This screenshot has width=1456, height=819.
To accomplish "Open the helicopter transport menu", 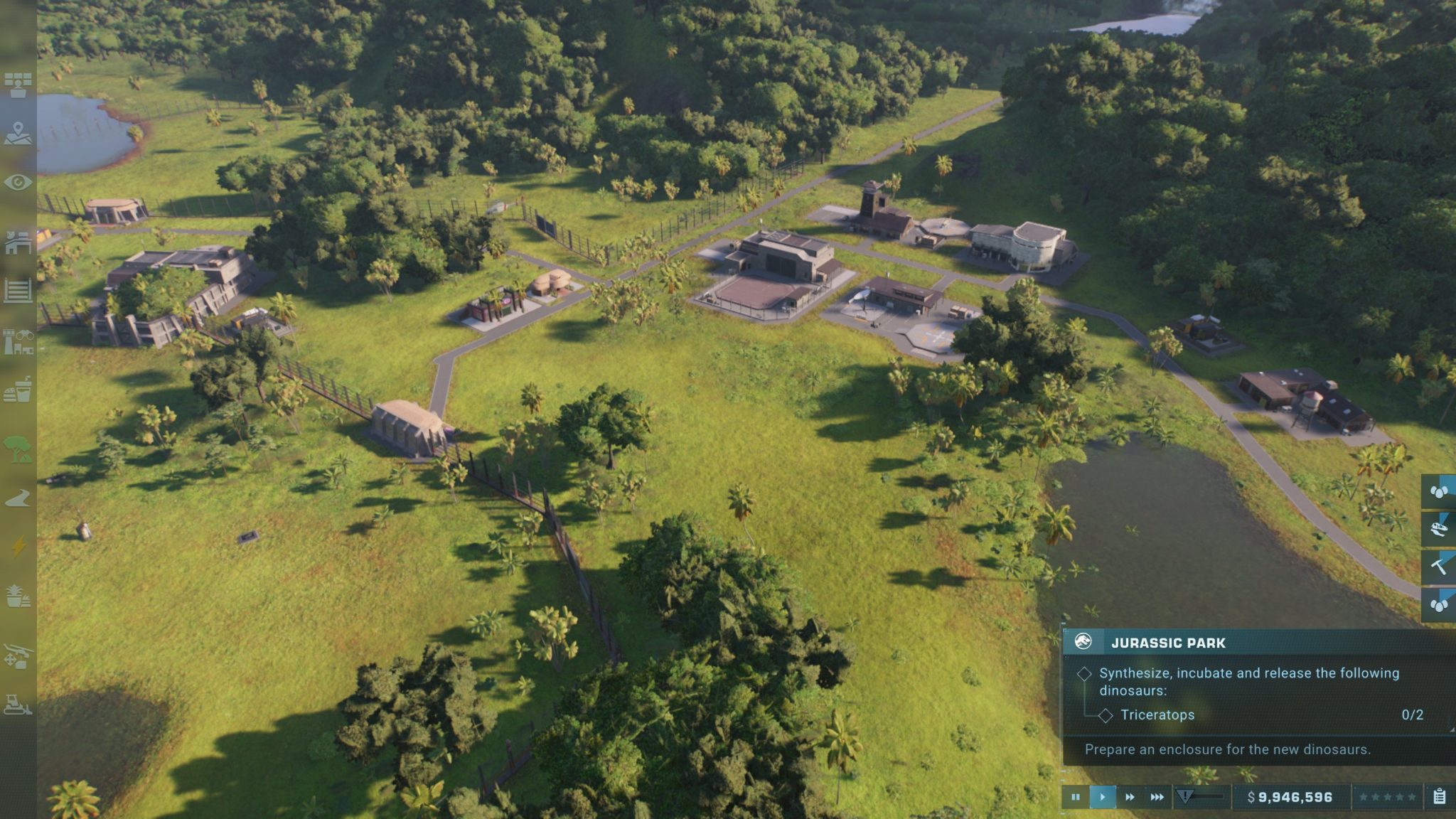I will [18, 656].
